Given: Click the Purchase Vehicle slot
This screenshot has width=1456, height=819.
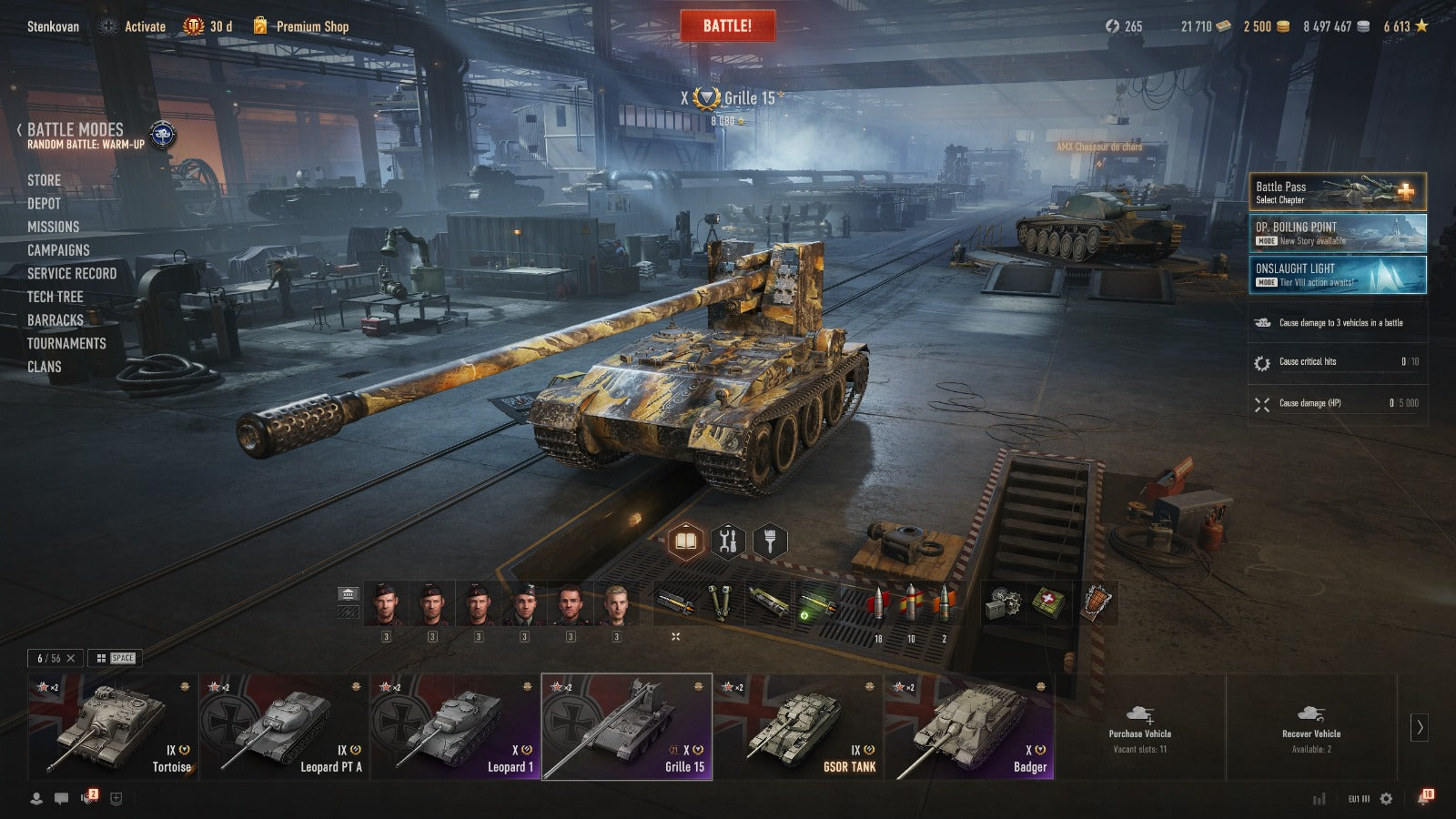Looking at the screenshot, I should (x=1139, y=727).
